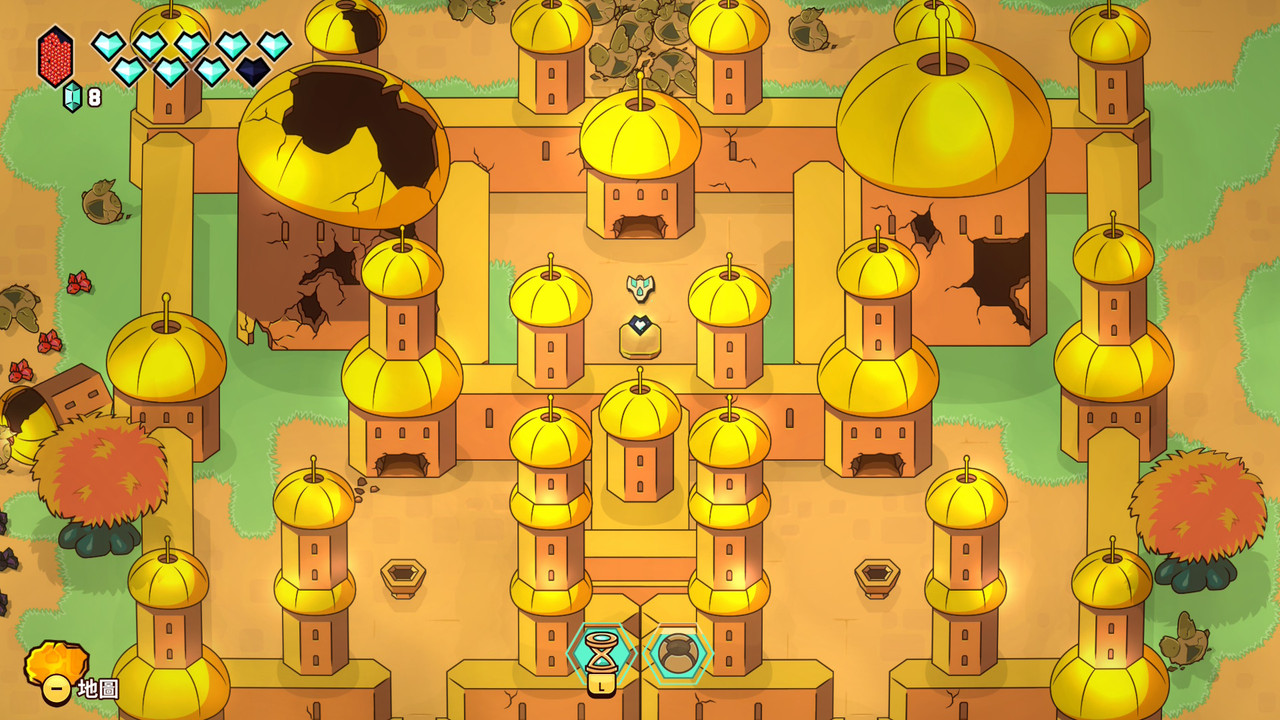Open the orange 地圖 map icon
1280x720 pixels.
click(56, 667)
